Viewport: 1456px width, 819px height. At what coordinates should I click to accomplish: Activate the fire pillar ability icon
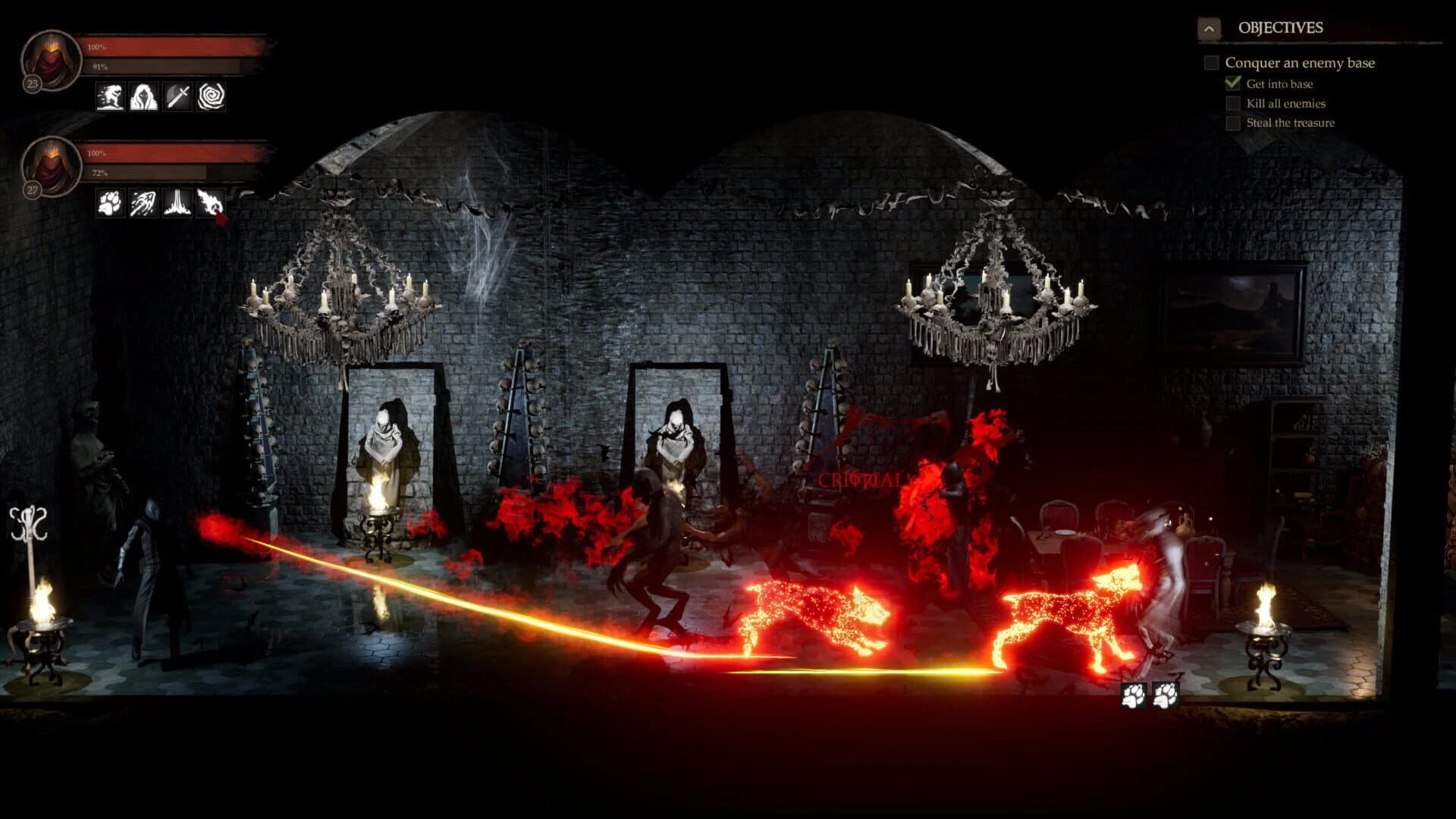point(177,202)
